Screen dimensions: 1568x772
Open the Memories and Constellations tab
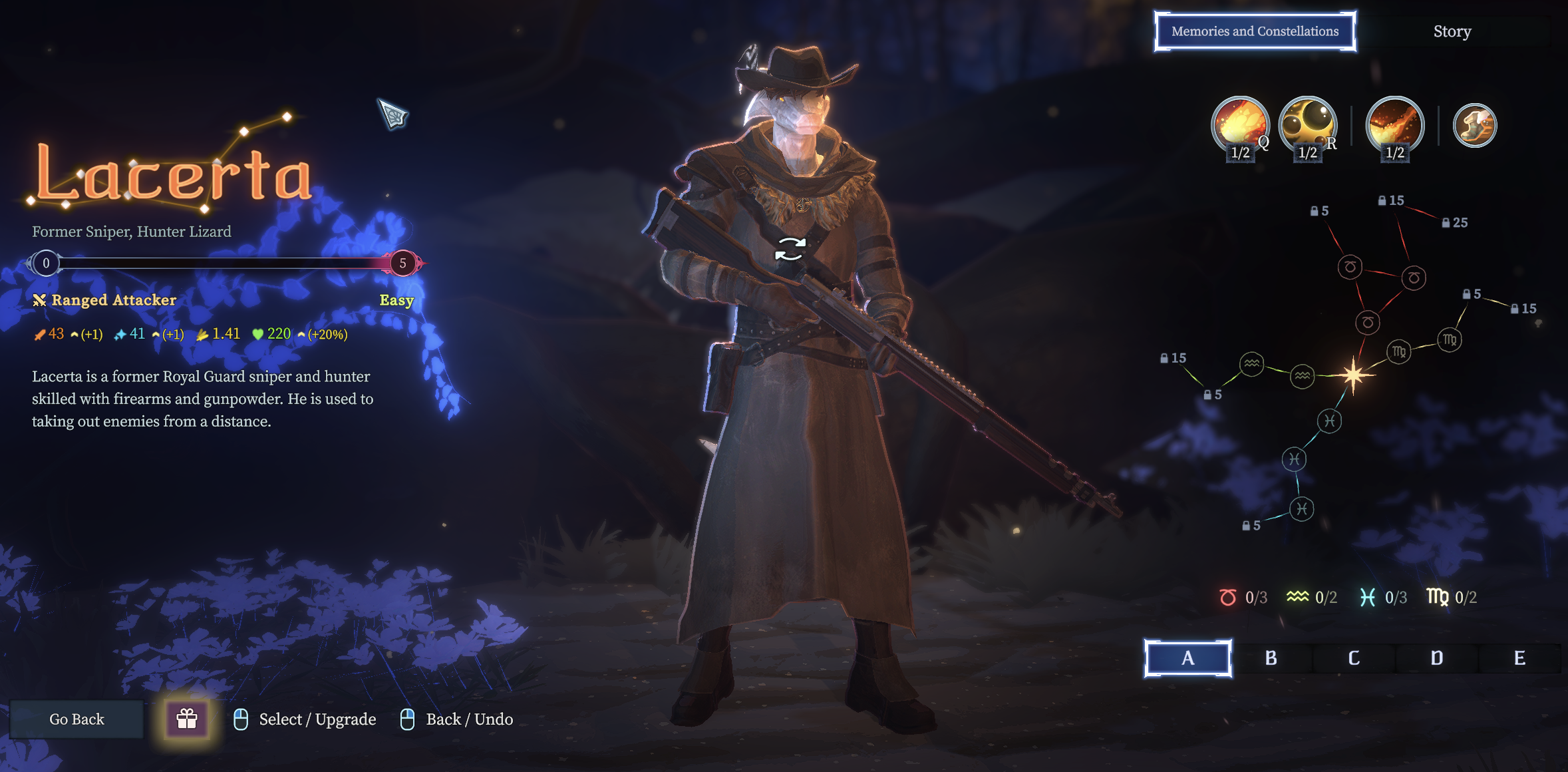point(1255,31)
